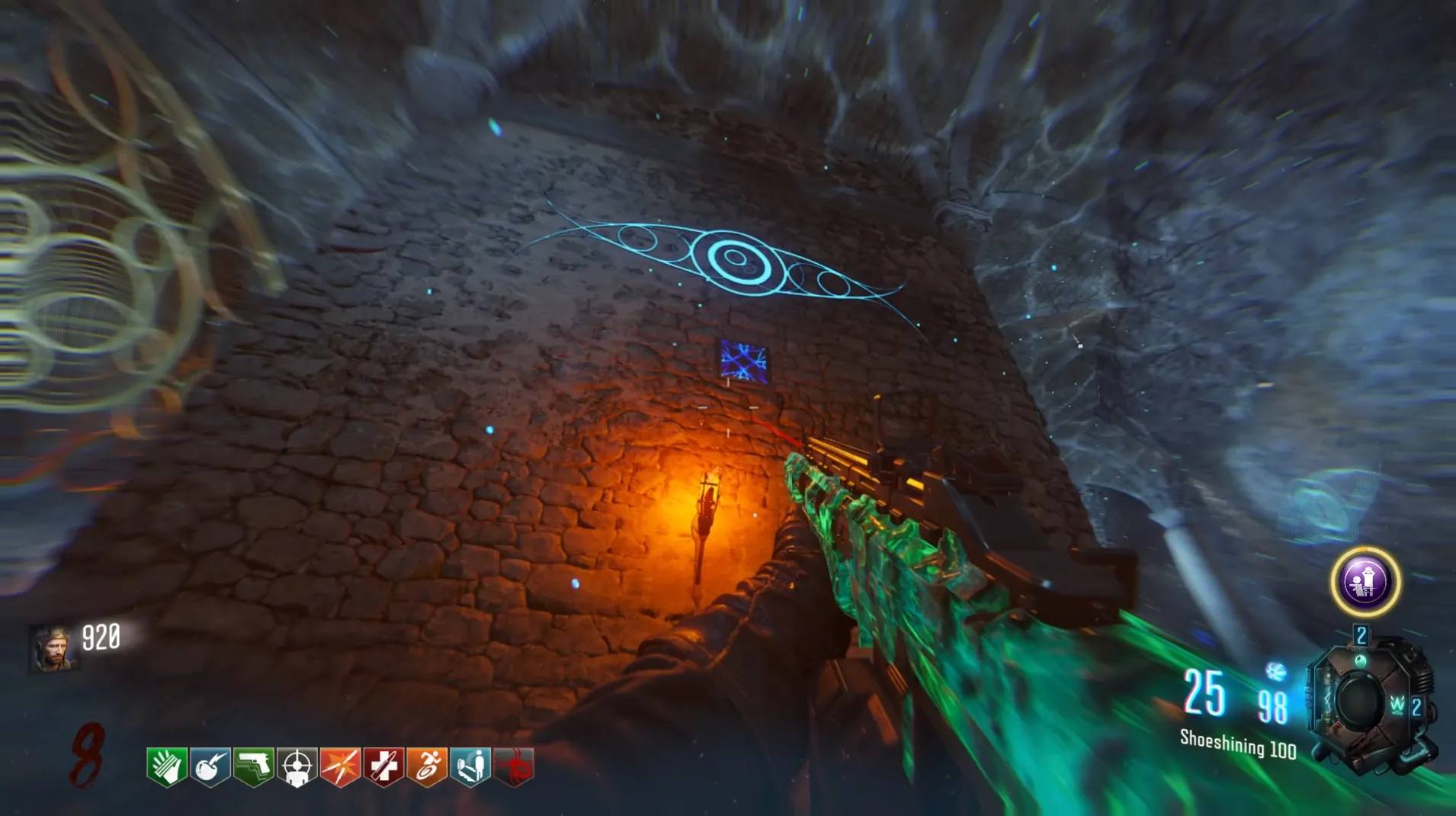Viewport: 1456px width, 816px height.
Task: Select the dimmed red spider perk icon
Action: click(515, 766)
